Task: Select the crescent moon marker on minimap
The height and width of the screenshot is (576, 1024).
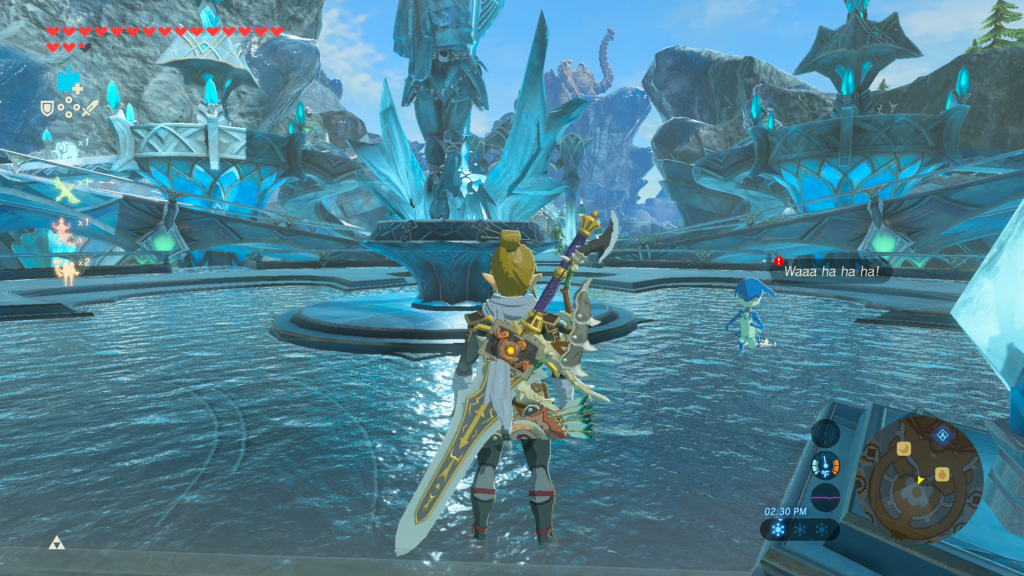Action: click(904, 449)
